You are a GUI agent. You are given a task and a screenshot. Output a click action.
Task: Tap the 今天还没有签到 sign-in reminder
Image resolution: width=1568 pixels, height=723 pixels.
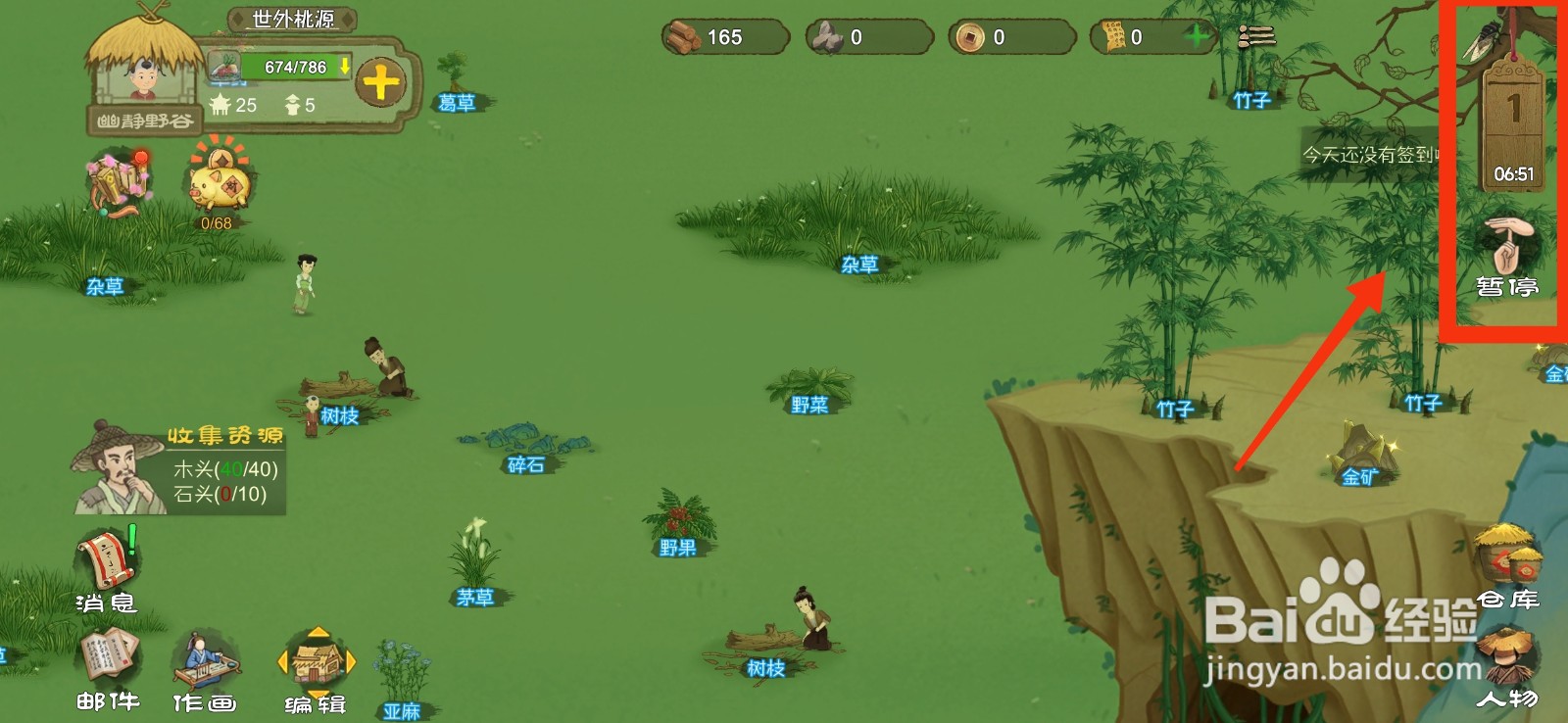pos(1370,155)
